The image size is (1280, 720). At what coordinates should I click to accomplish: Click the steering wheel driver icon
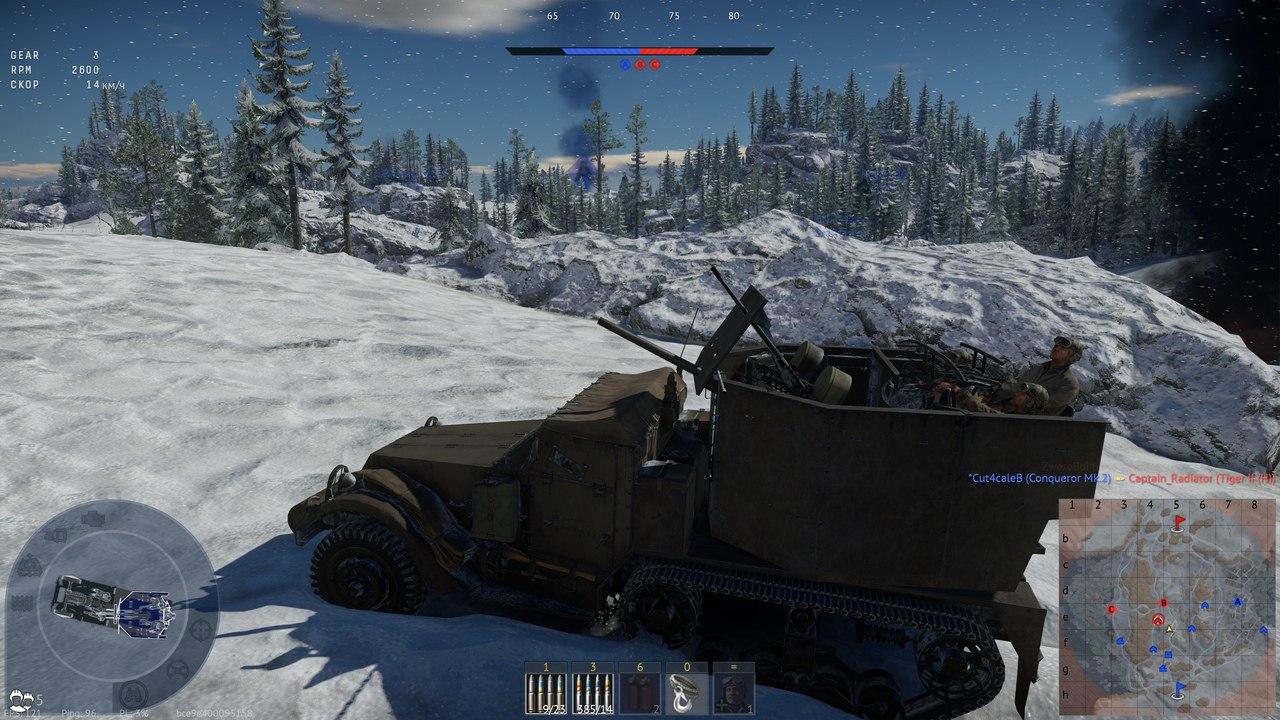tap(179, 669)
